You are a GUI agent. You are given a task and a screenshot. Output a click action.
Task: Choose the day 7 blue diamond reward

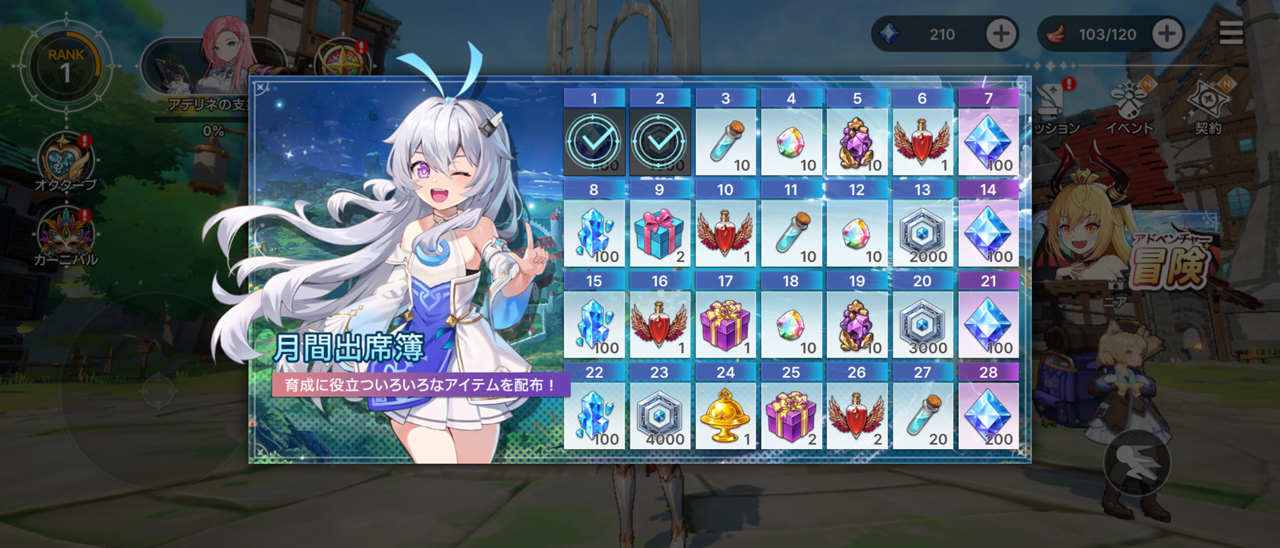point(989,142)
